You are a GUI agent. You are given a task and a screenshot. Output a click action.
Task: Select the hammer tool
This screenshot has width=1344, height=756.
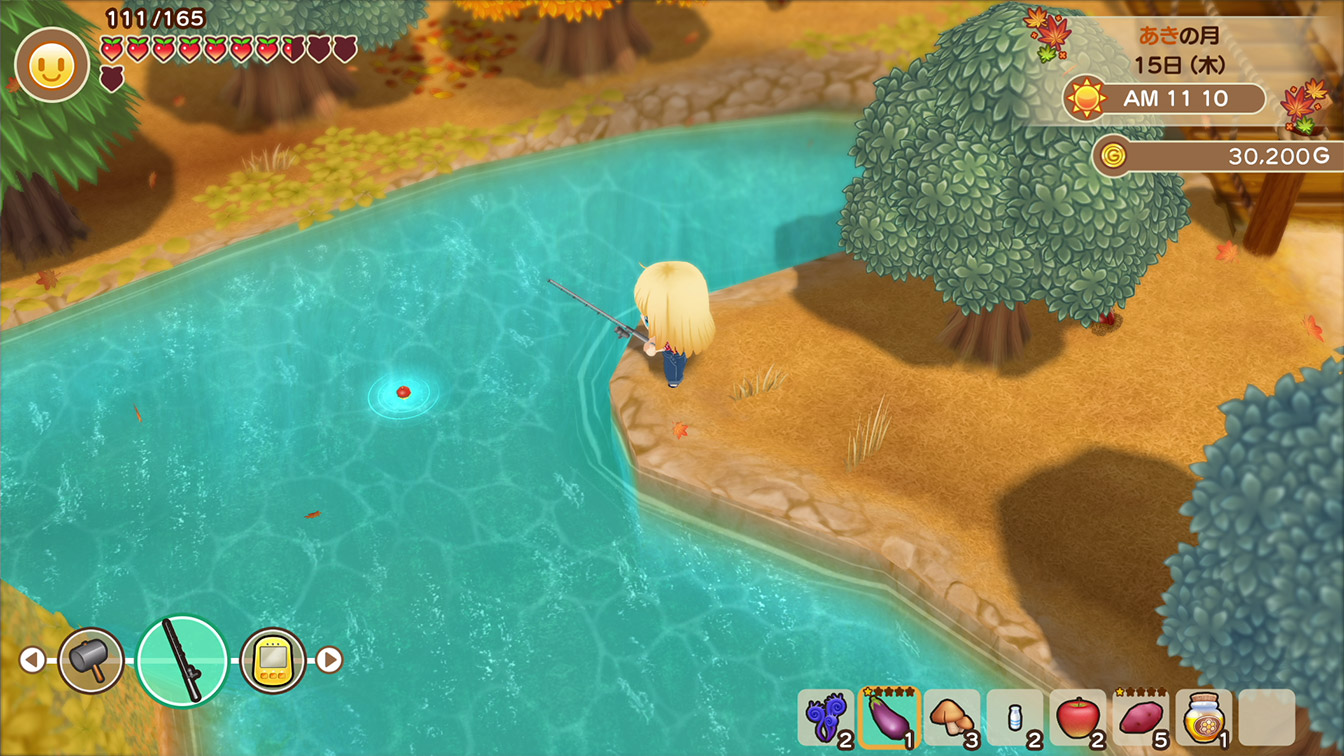[x=91, y=660]
